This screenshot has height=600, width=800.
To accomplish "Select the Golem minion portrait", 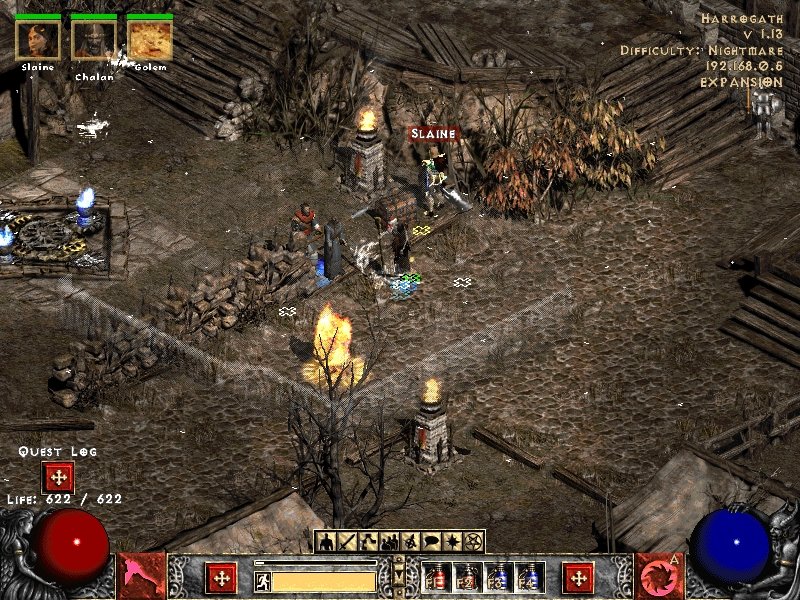I will coord(150,40).
